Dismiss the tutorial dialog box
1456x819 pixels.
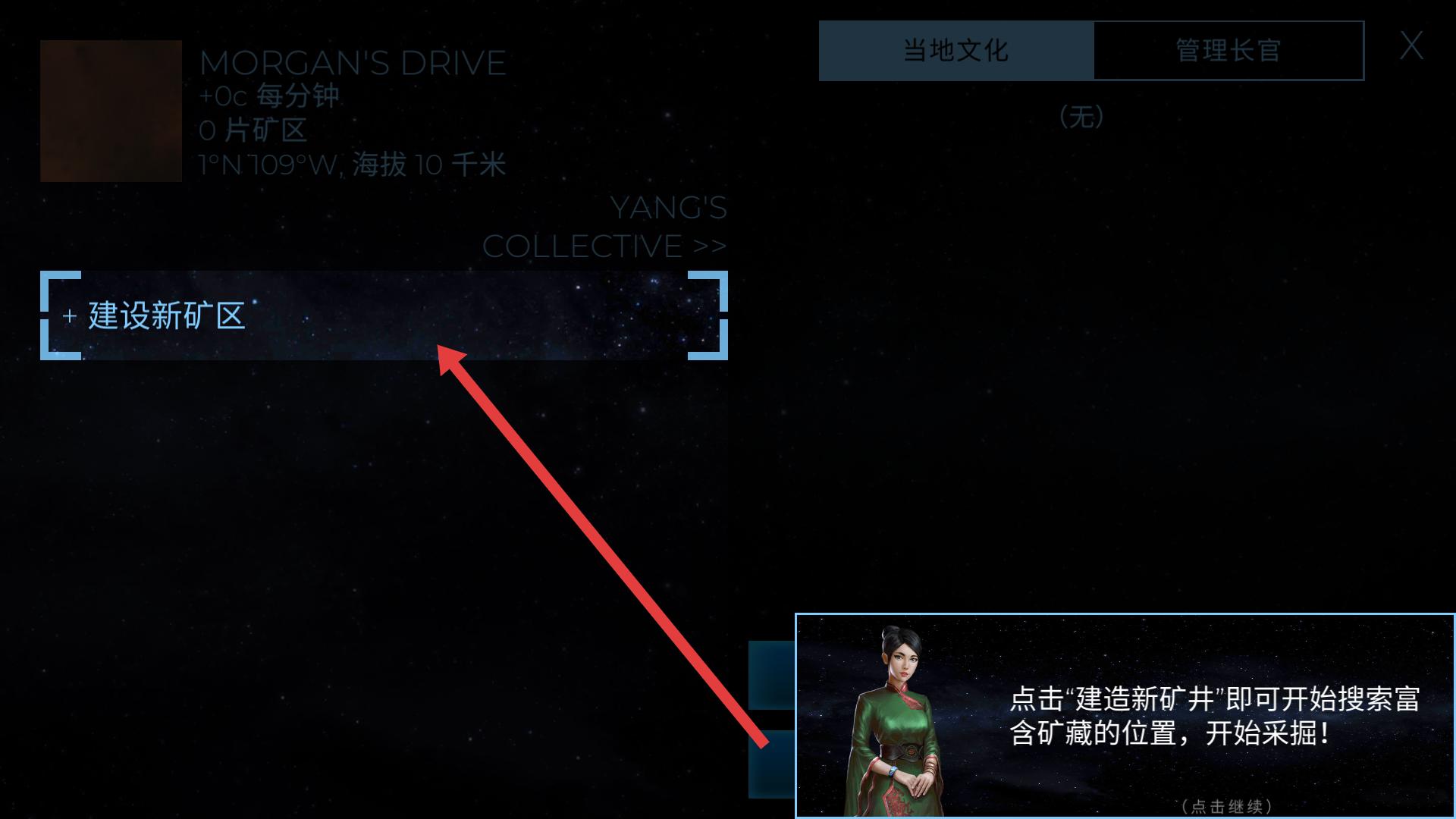[x=1122, y=713]
